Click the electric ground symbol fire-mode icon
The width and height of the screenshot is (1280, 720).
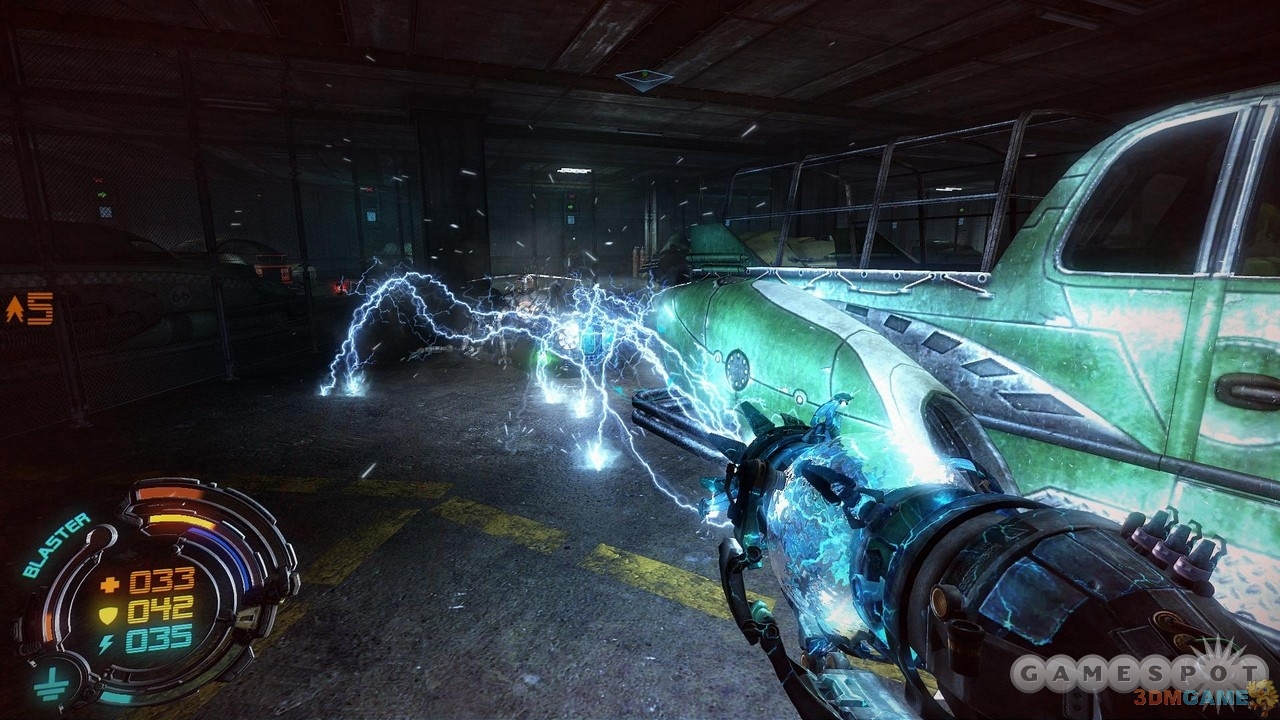(x=47, y=685)
